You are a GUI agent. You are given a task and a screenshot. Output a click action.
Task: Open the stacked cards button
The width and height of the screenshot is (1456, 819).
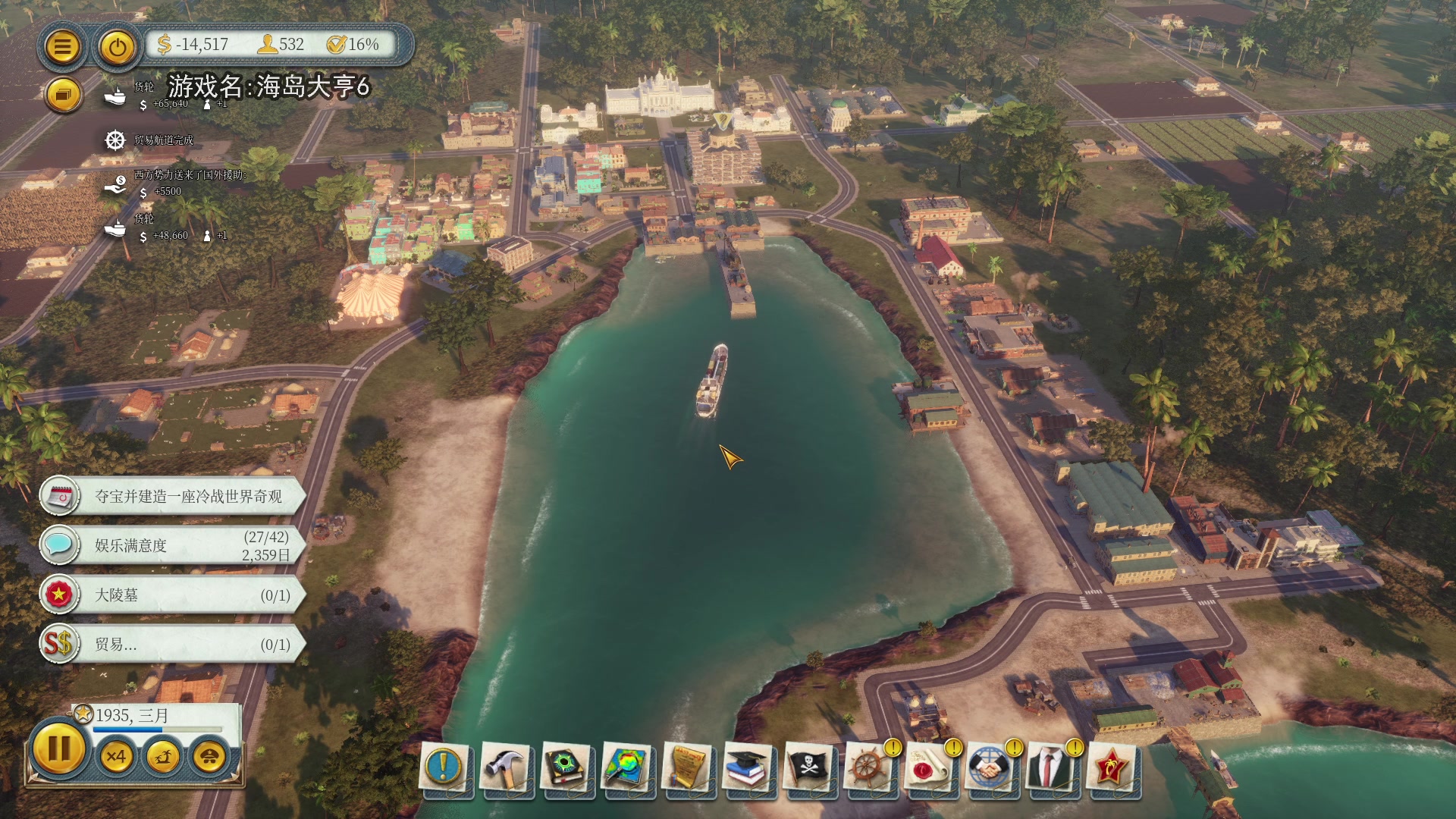[62, 96]
